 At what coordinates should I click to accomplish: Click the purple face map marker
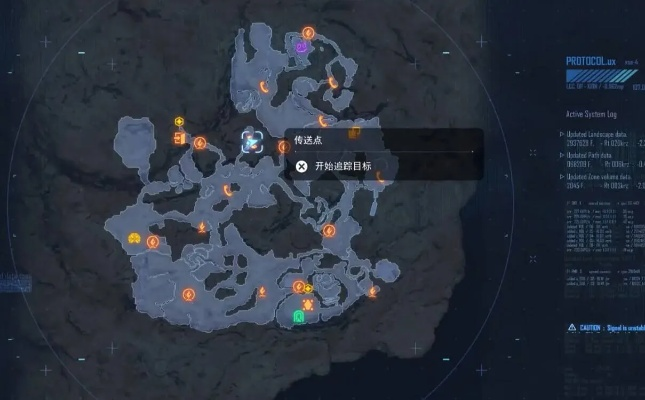[302, 46]
